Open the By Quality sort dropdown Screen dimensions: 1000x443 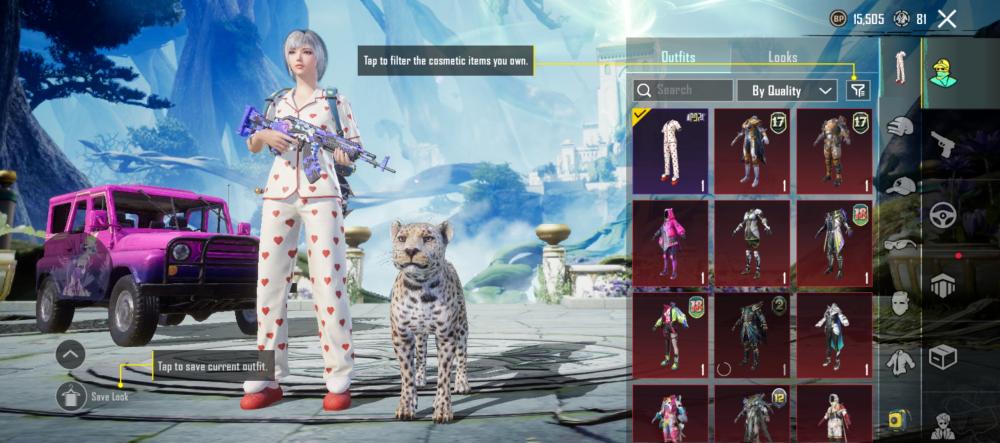pyautogui.click(x=787, y=90)
